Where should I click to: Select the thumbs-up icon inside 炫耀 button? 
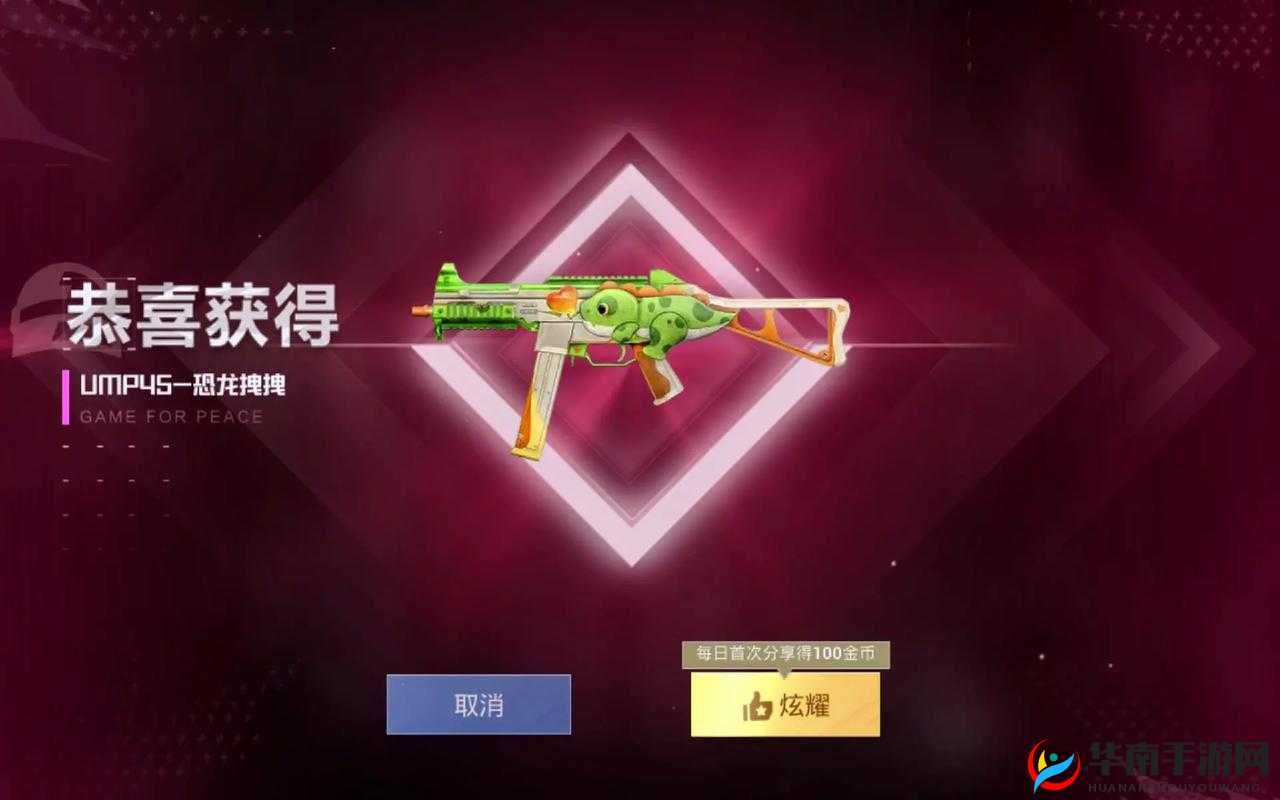point(759,704)
